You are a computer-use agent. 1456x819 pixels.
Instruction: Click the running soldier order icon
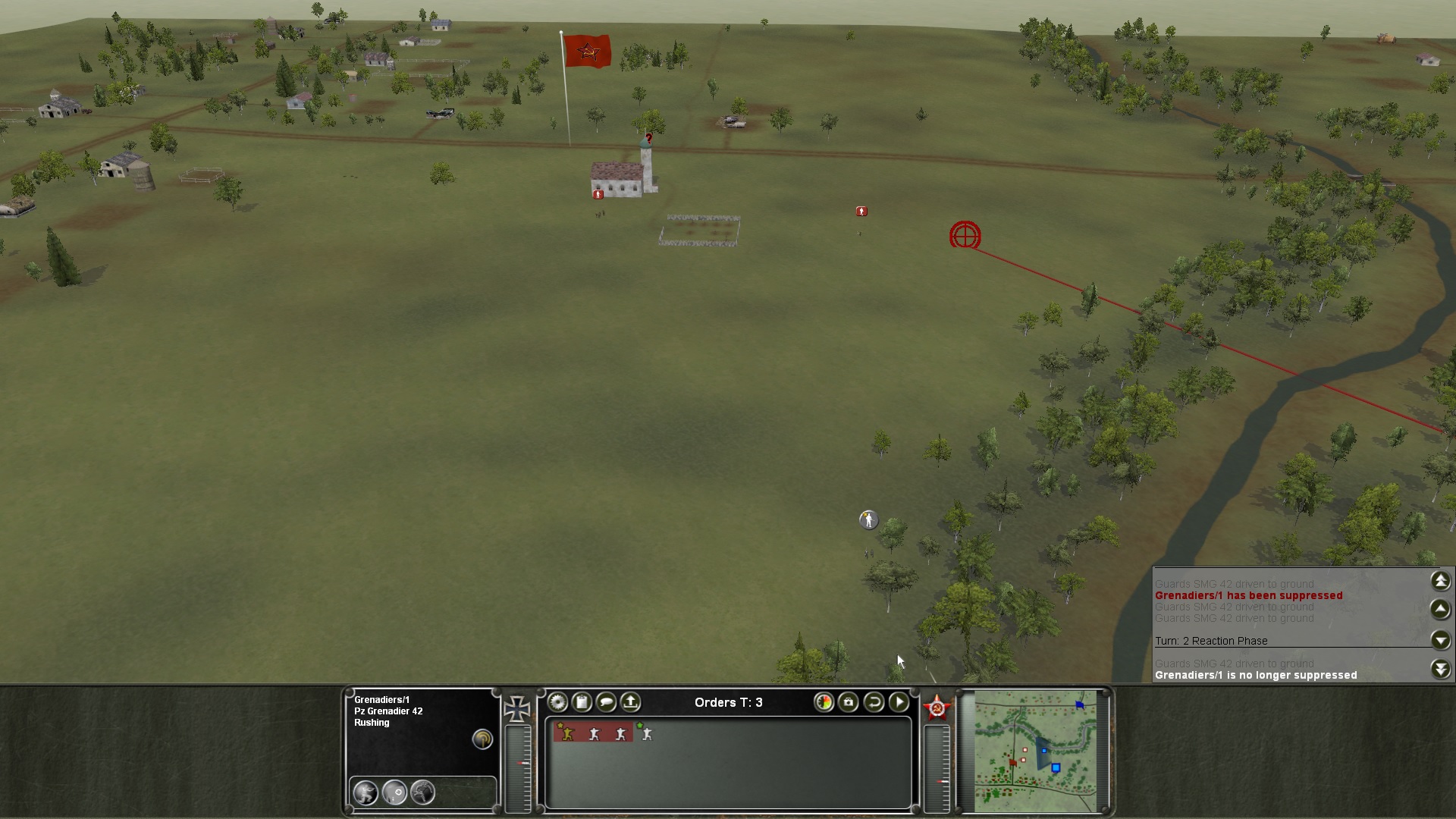click(422, 792)
